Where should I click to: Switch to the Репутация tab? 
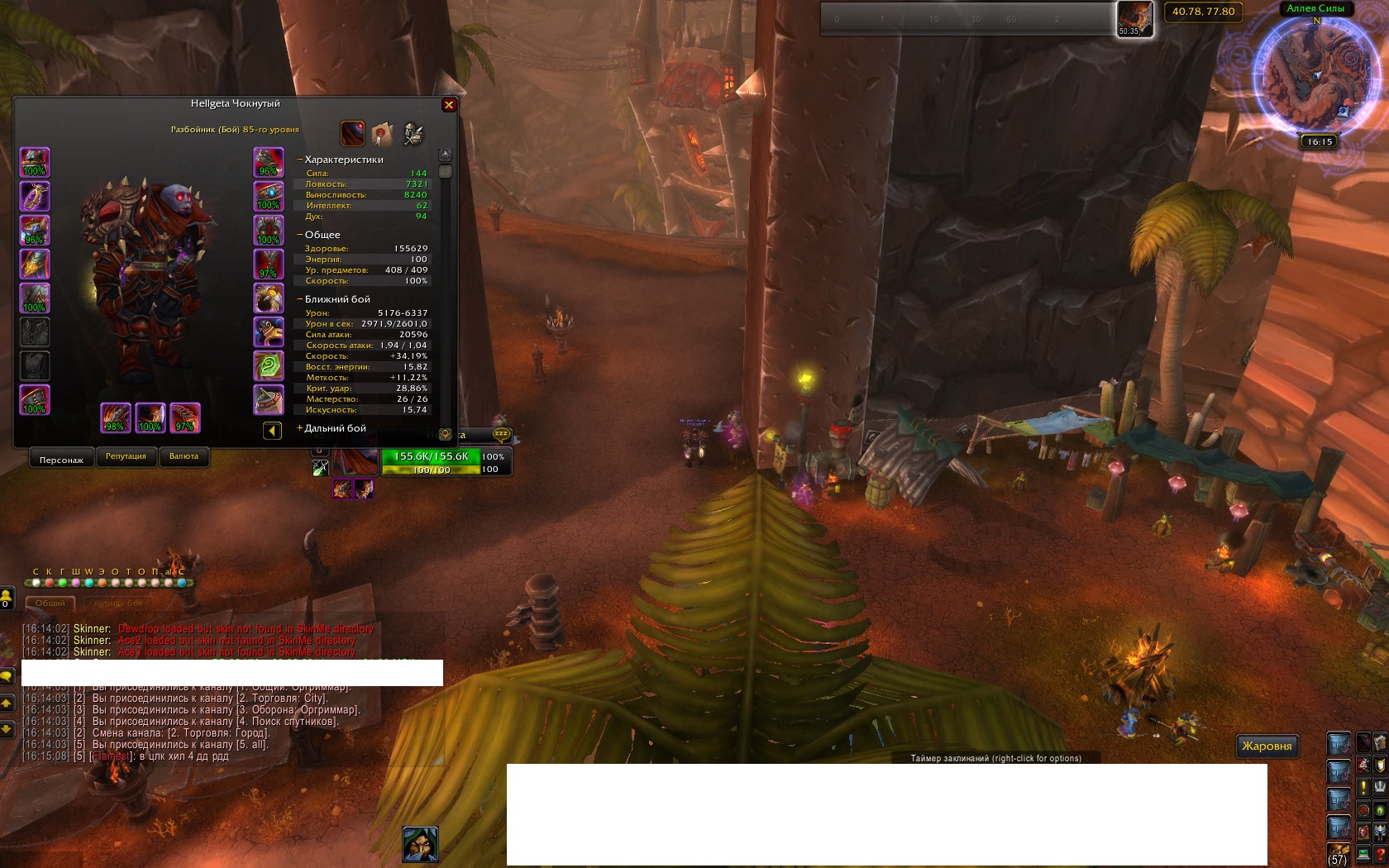(x=126, y=456)
